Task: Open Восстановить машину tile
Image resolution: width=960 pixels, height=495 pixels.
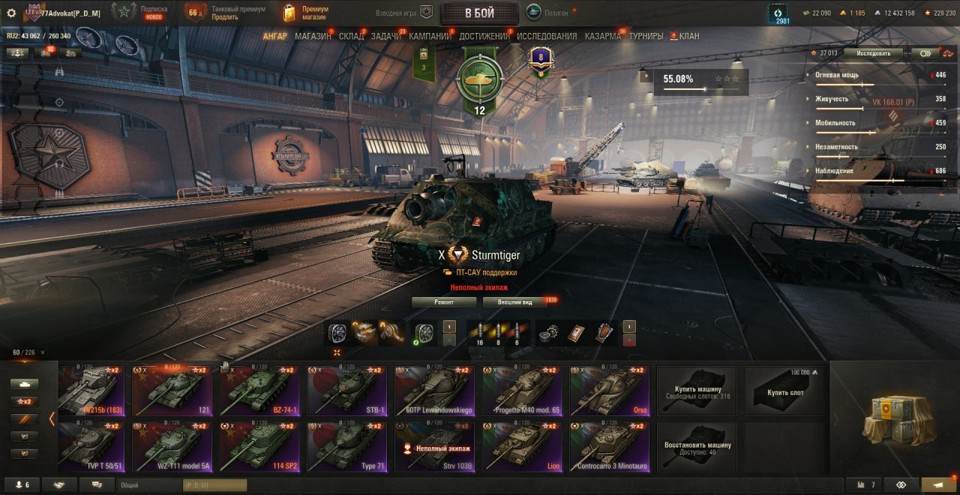Action: click(x=695, y=445)
